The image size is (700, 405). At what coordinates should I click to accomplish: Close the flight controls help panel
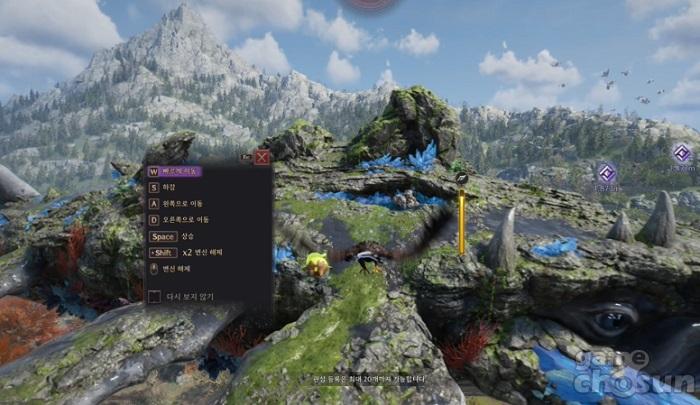point(262,157)
